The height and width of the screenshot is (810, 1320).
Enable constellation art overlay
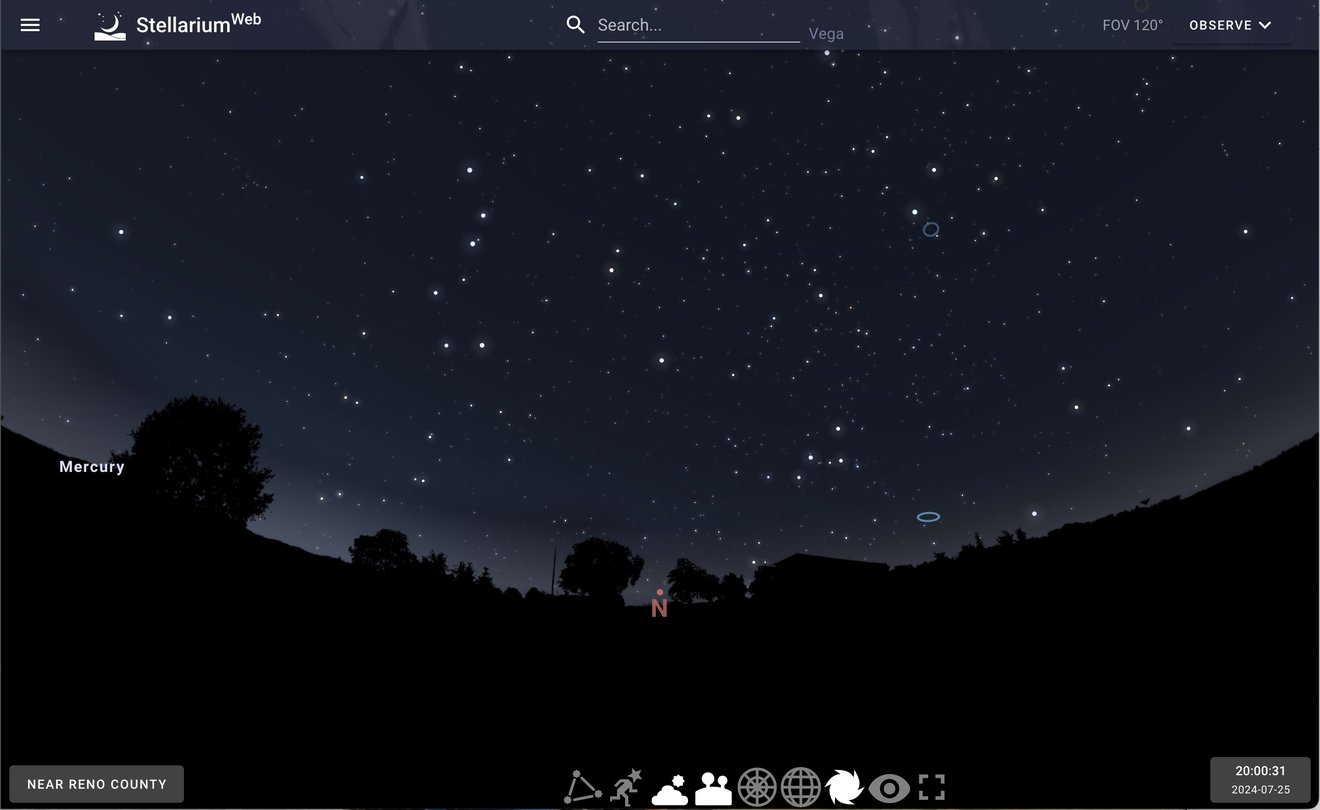[x=622, y=789]
